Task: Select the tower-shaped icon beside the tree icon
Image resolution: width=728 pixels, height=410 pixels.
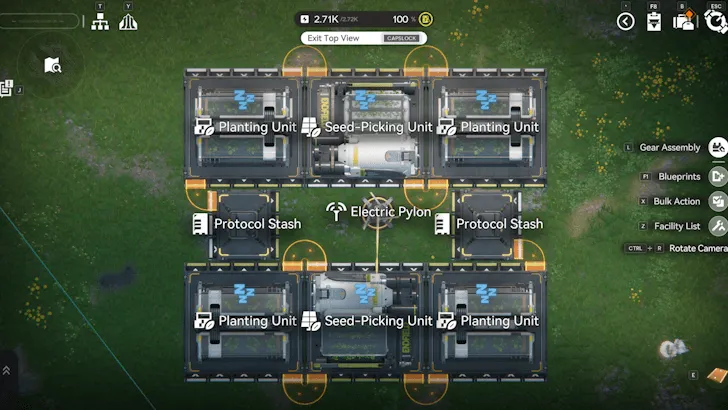Action: tap(128, 22)
